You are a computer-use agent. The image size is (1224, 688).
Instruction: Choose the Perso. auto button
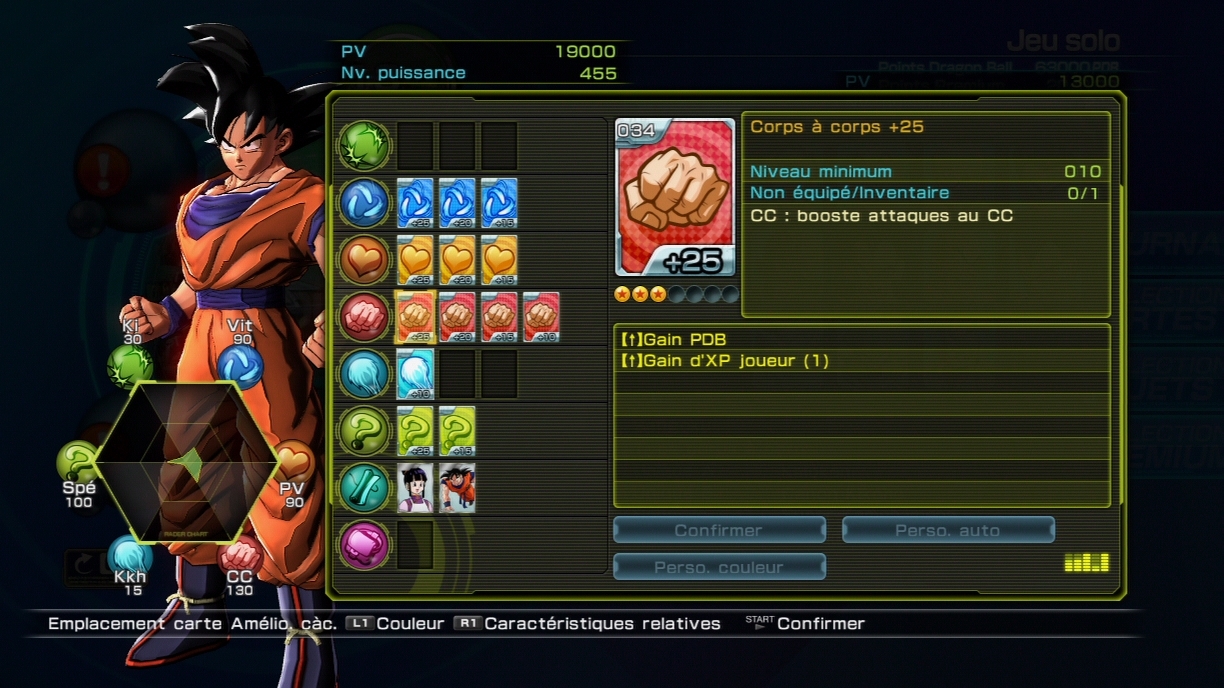tap(948, 530)
